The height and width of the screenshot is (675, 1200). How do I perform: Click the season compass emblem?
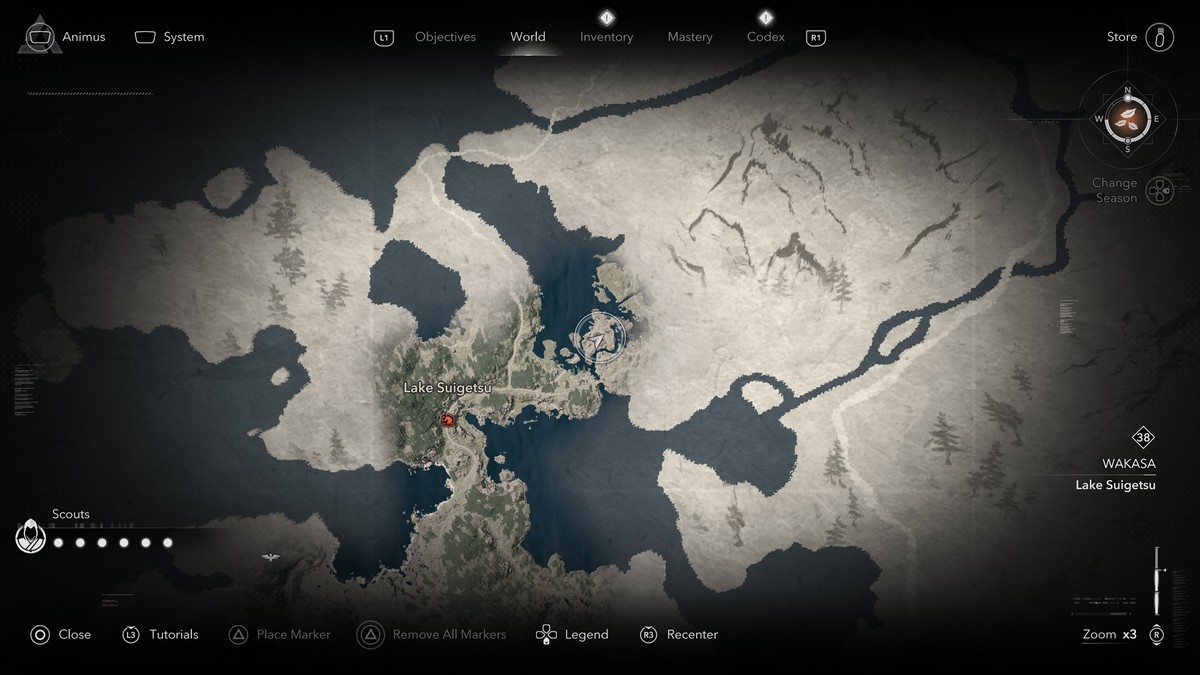1127,119
